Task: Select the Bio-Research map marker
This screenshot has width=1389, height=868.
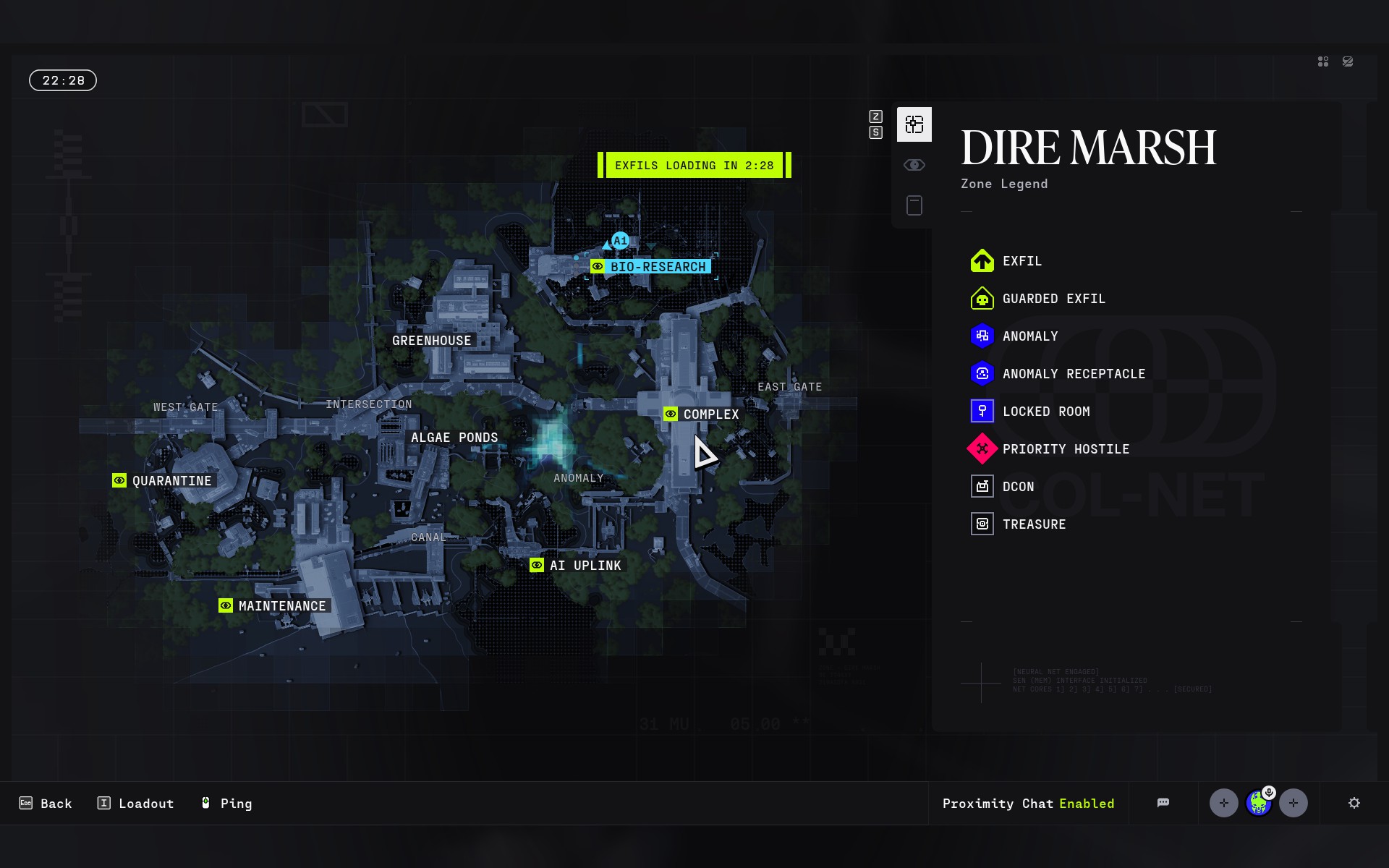Action: tap(650, 267)
